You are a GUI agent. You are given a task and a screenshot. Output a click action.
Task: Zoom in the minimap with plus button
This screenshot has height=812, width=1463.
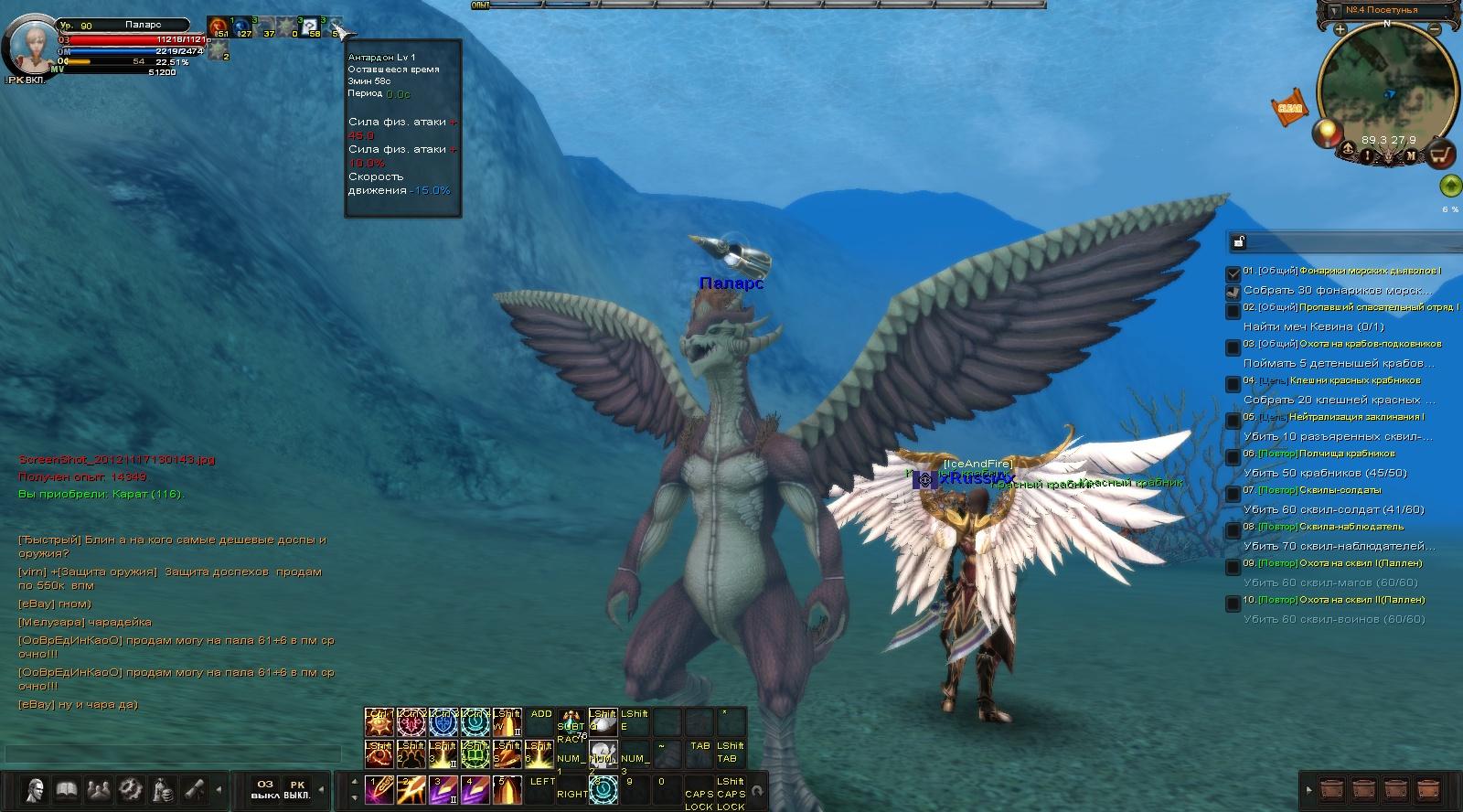pyautogui.click(x=1340, y=30)
